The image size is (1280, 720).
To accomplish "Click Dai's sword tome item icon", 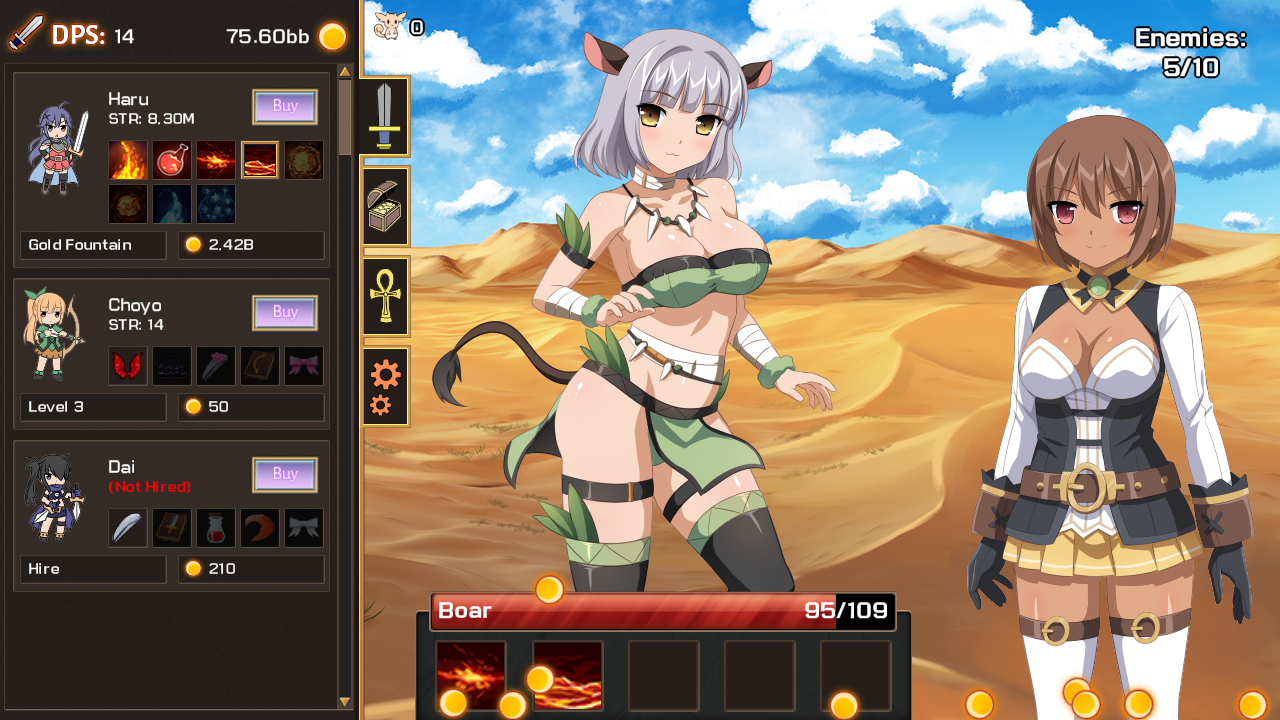I will 171,528.
